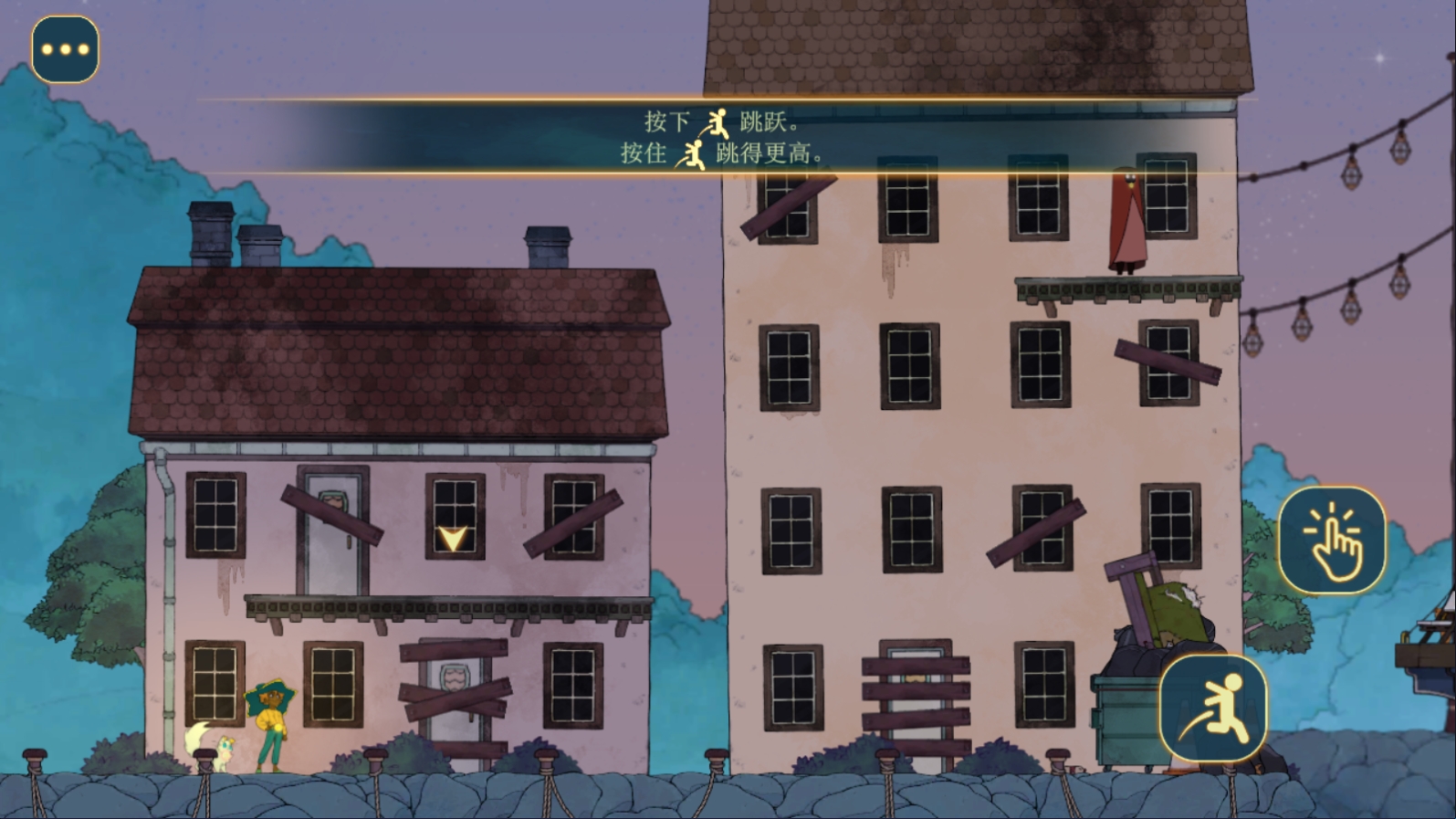This screenshot has height=819, width=1456.
Task: Tap the hand interact button
Action: click(1331, 540)
